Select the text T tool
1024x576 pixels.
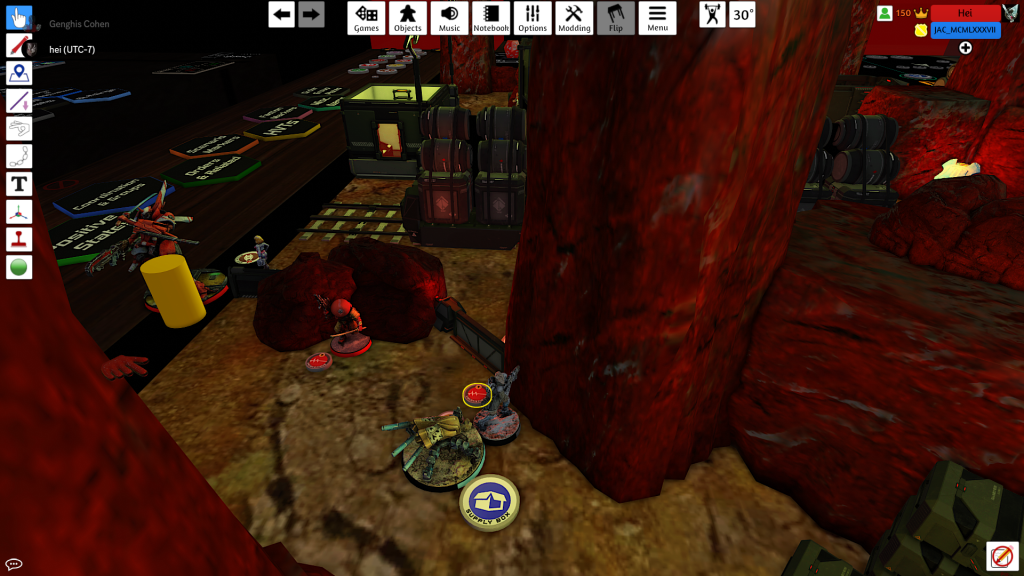point(19,184)
